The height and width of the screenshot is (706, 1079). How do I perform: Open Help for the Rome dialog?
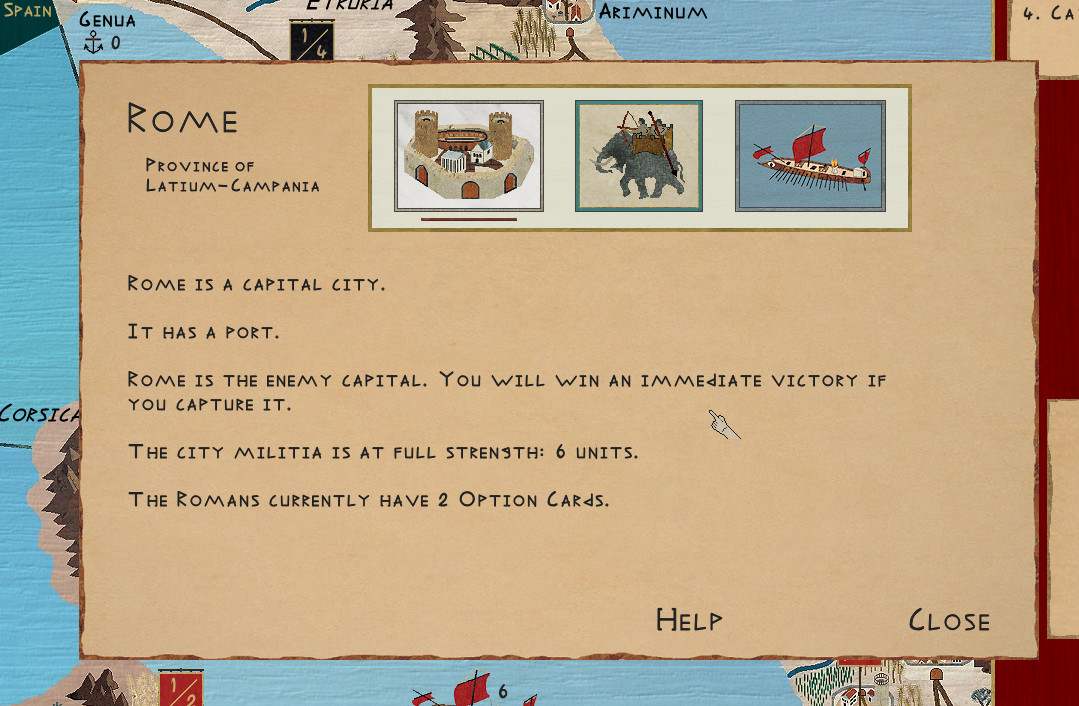pos(689,620)
